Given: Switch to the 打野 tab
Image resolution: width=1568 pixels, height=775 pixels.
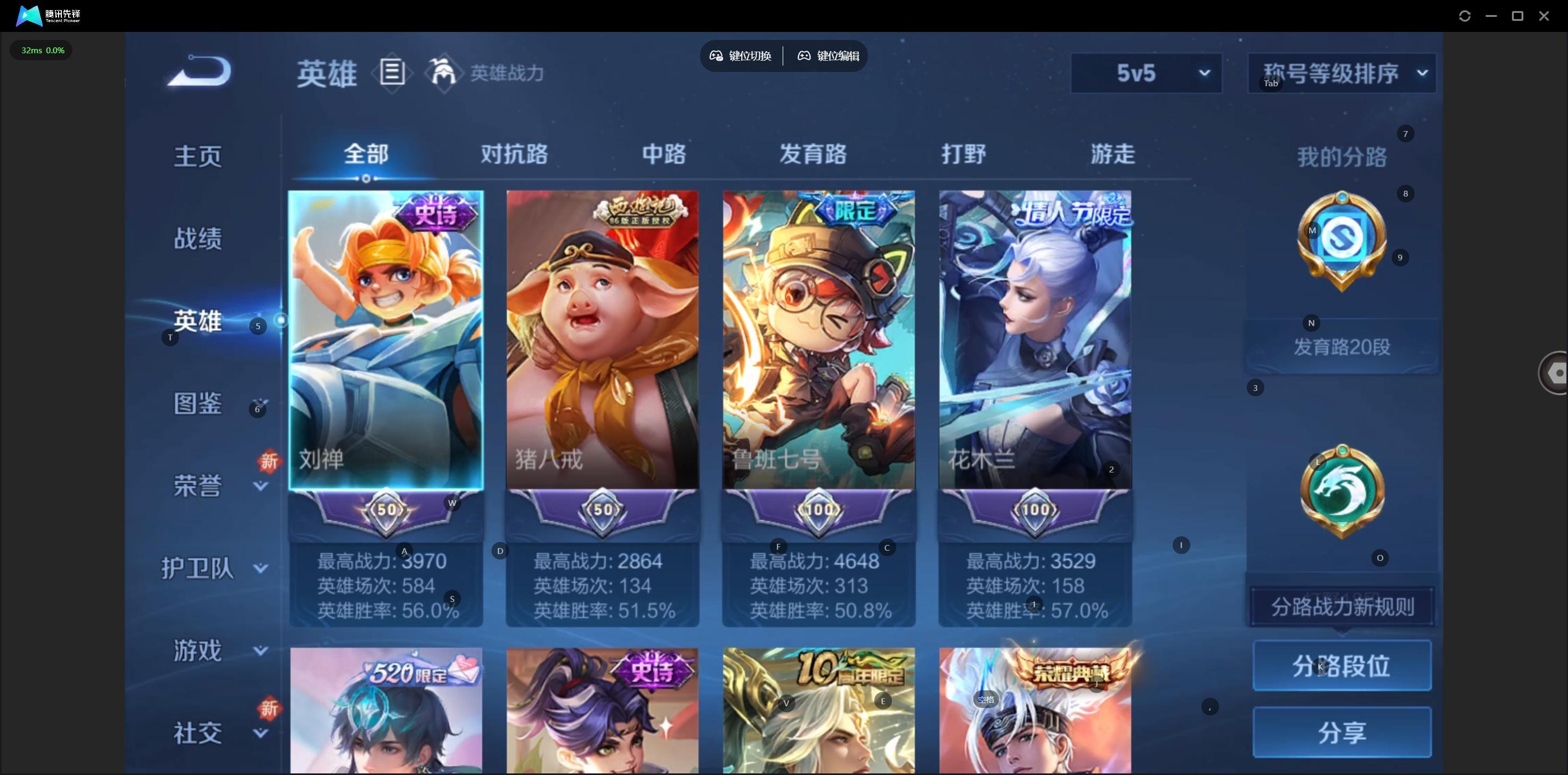Looking at the screenshot, I should click(x=964, y=154).
